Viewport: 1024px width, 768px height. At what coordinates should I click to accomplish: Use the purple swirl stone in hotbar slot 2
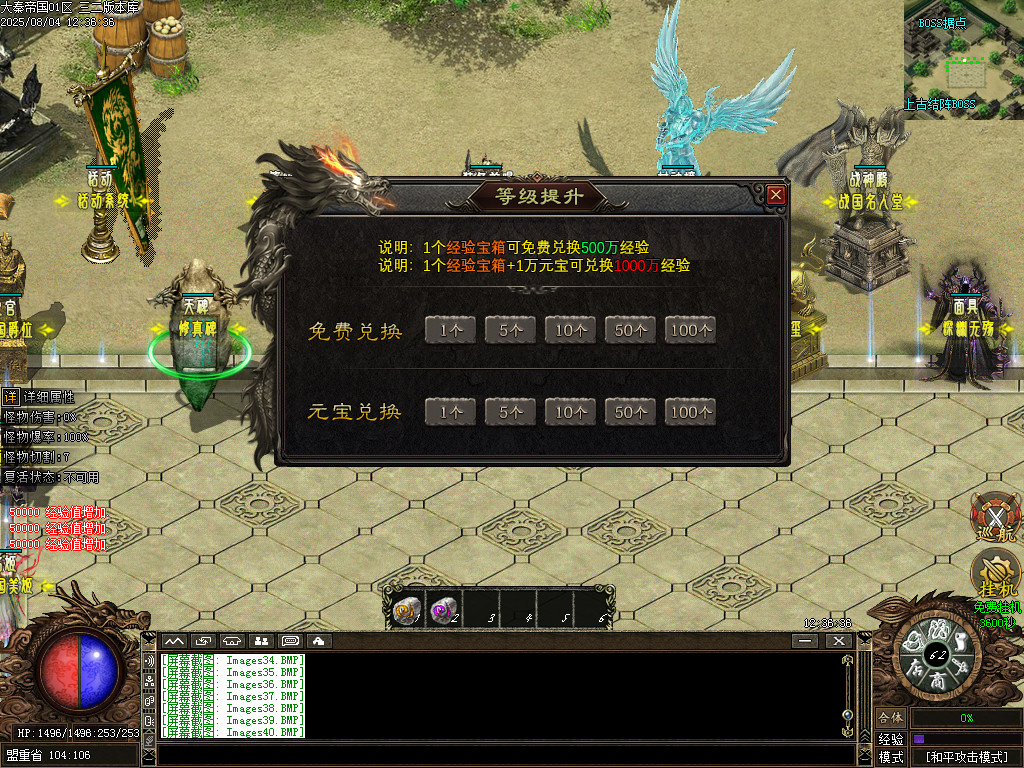tap(441, 610)
